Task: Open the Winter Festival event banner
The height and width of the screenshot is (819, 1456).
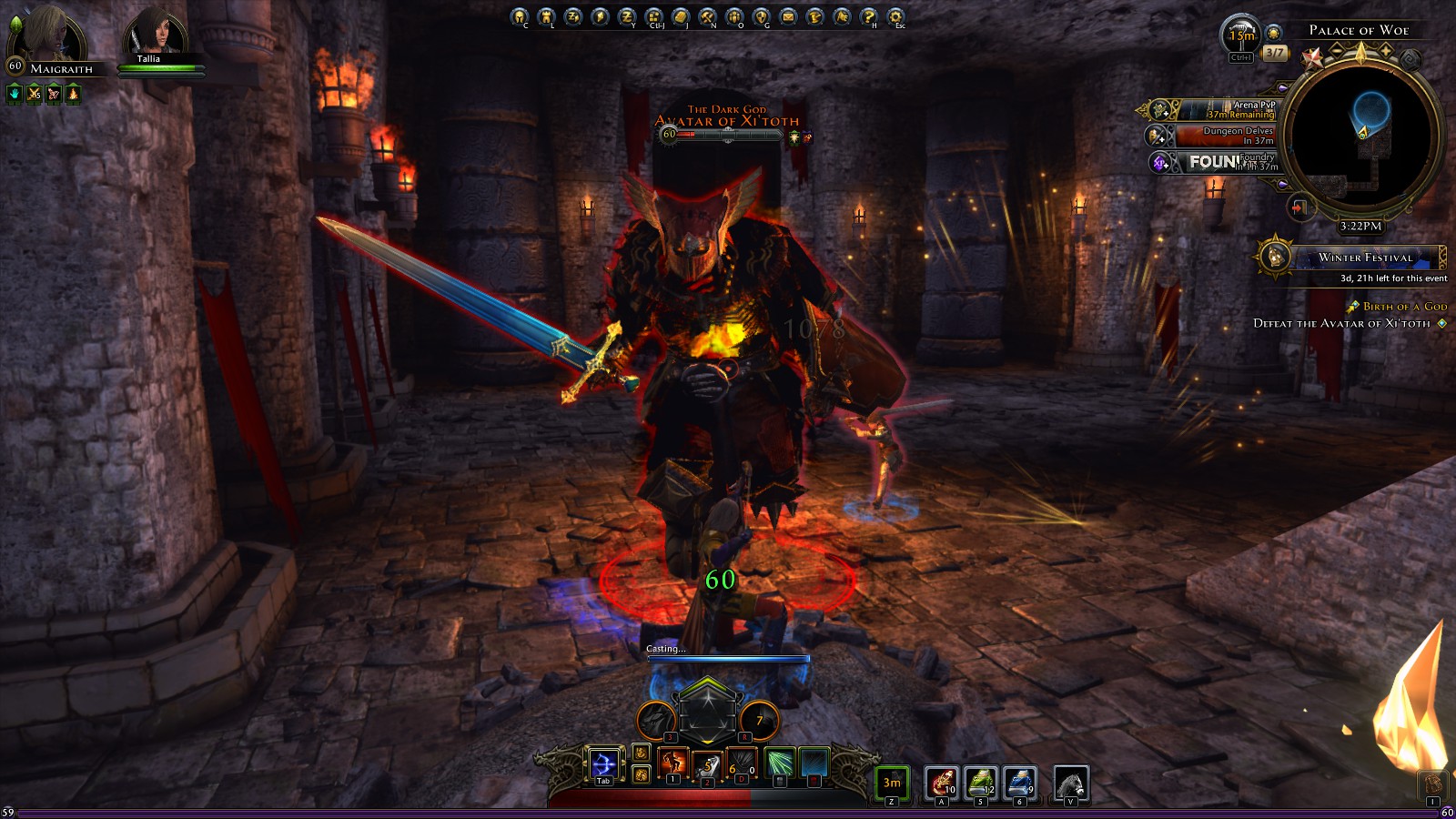Action: coord(1365,258)
